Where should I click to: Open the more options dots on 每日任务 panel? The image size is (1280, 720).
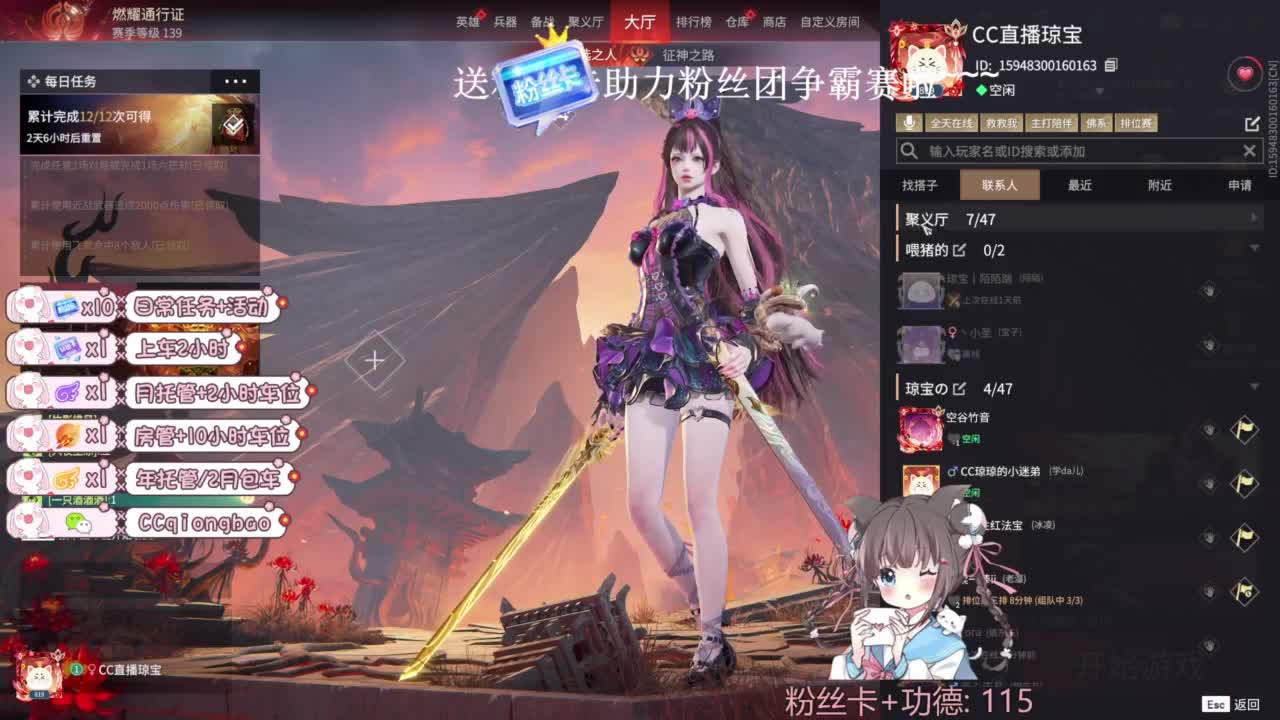click(x=236, y=81)
